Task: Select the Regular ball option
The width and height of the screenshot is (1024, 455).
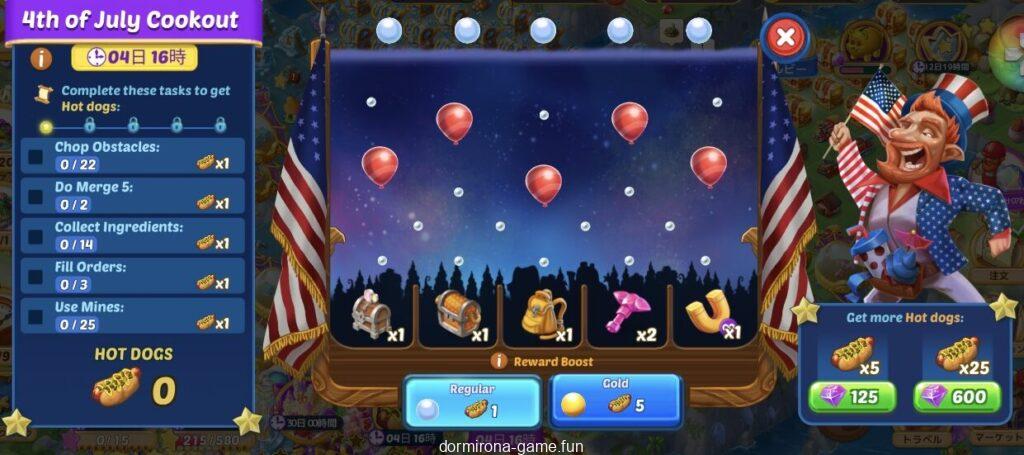Action: point(472,400)
